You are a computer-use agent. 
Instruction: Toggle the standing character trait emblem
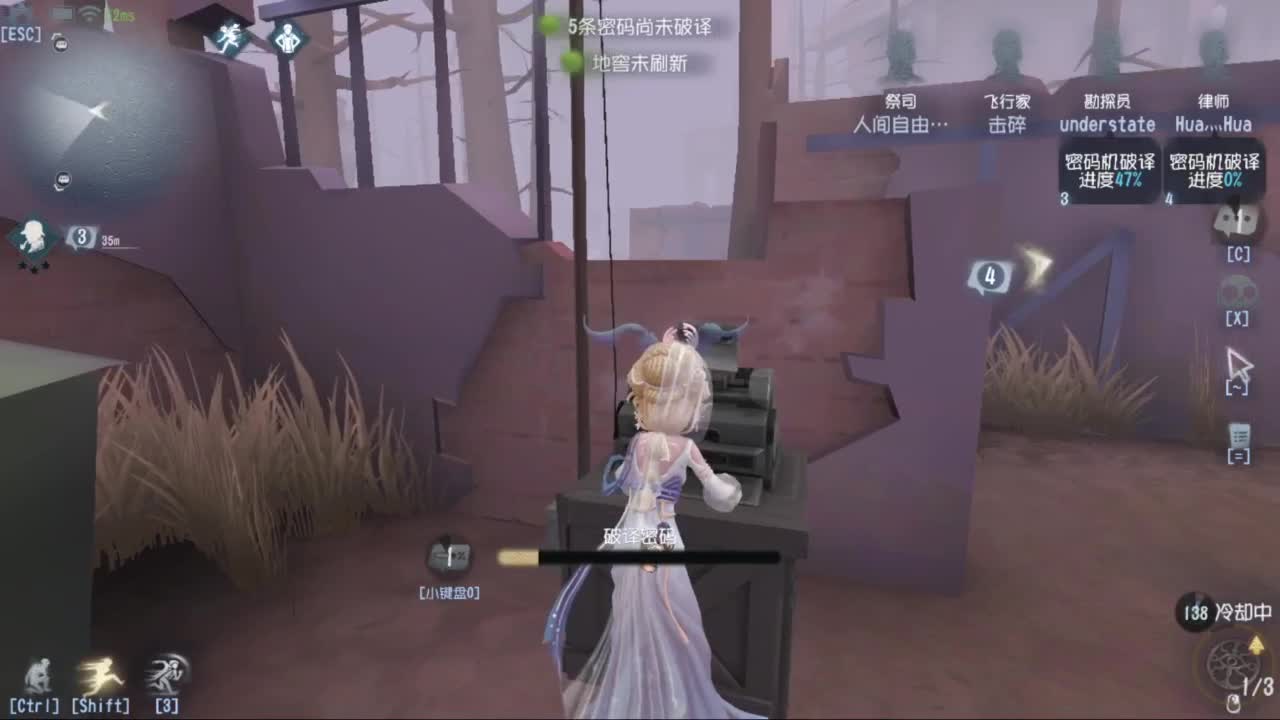point(288,40)
